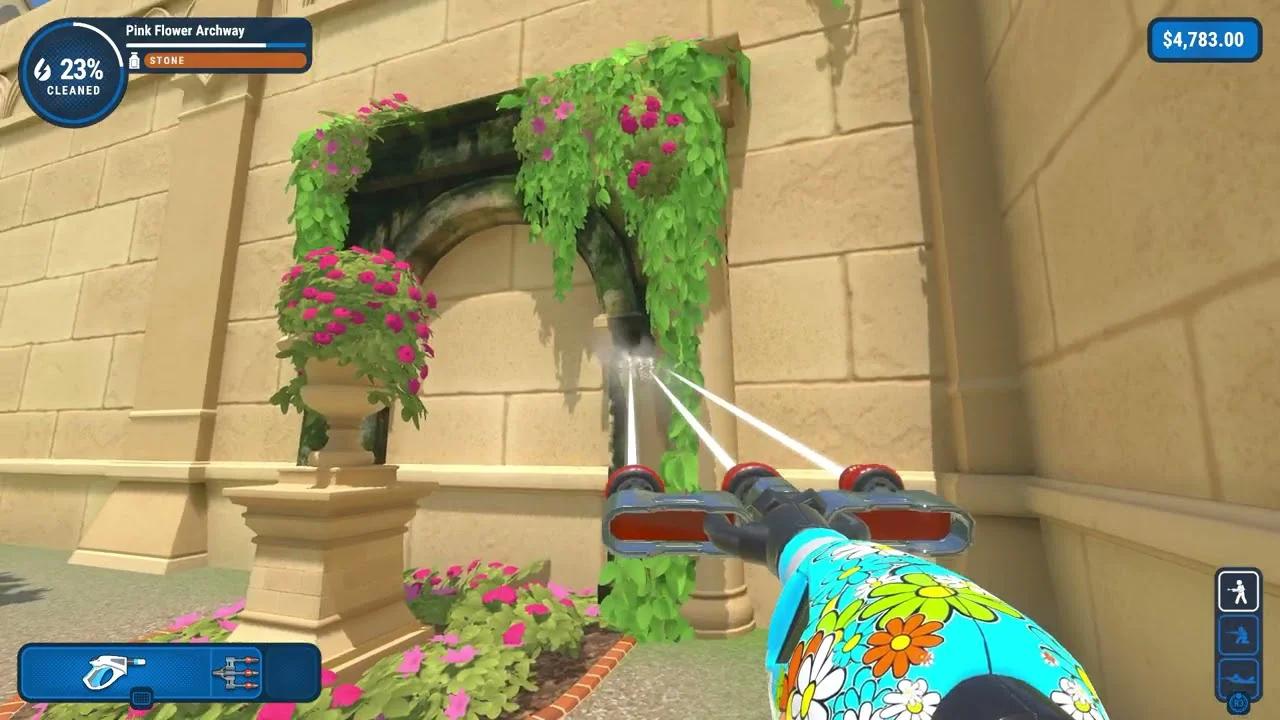Toggle the highlighted standing stance selection
The height and width of the screenshot is (720, 1280).
click(1239, 591)
